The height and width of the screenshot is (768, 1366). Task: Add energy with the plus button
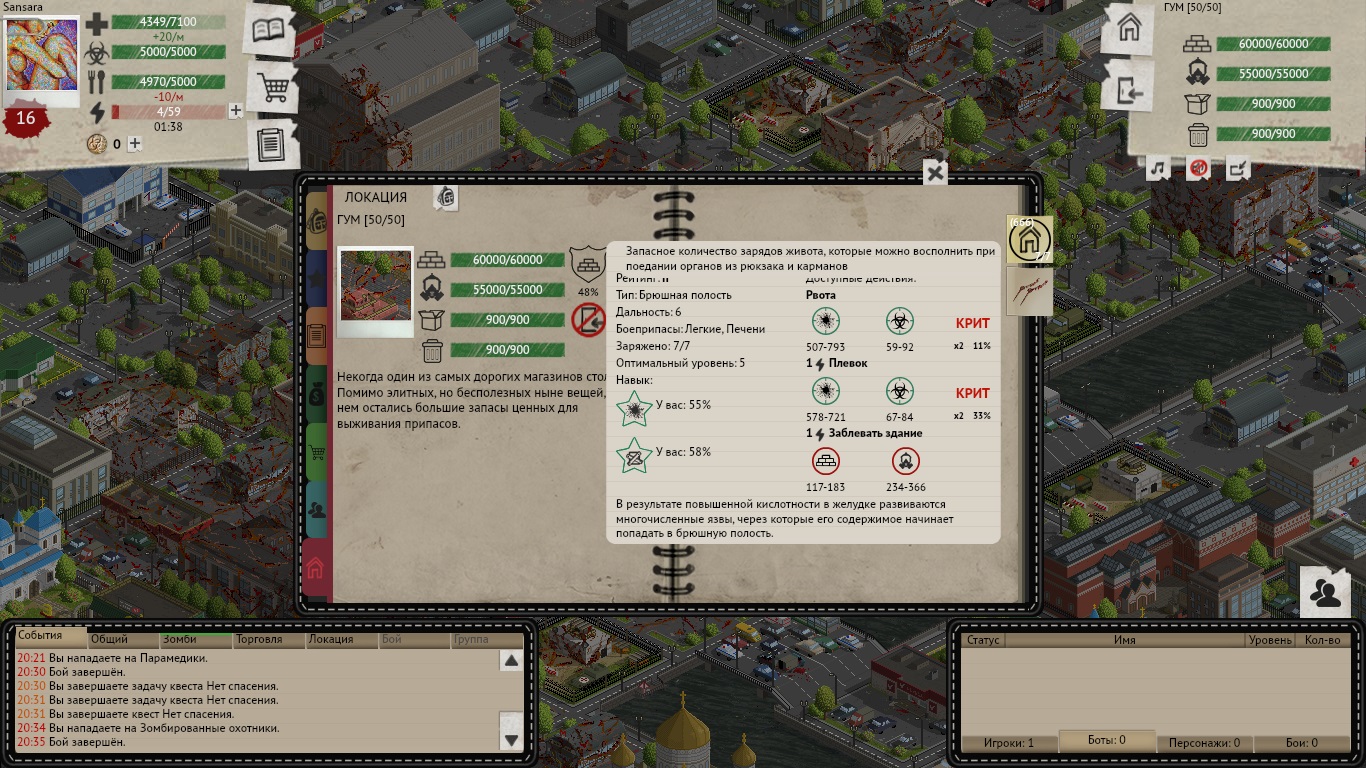[236, 111]
